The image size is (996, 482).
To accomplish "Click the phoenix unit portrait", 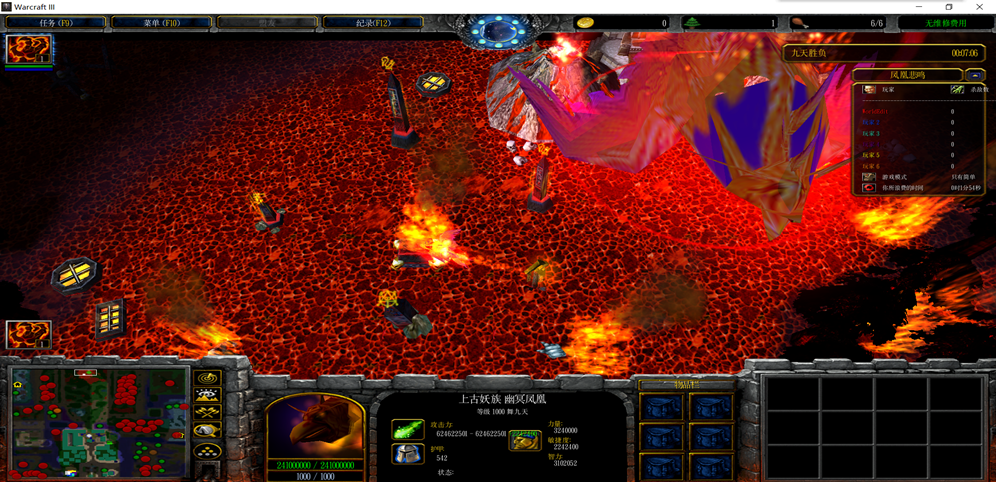I will (x=314, y=427).
